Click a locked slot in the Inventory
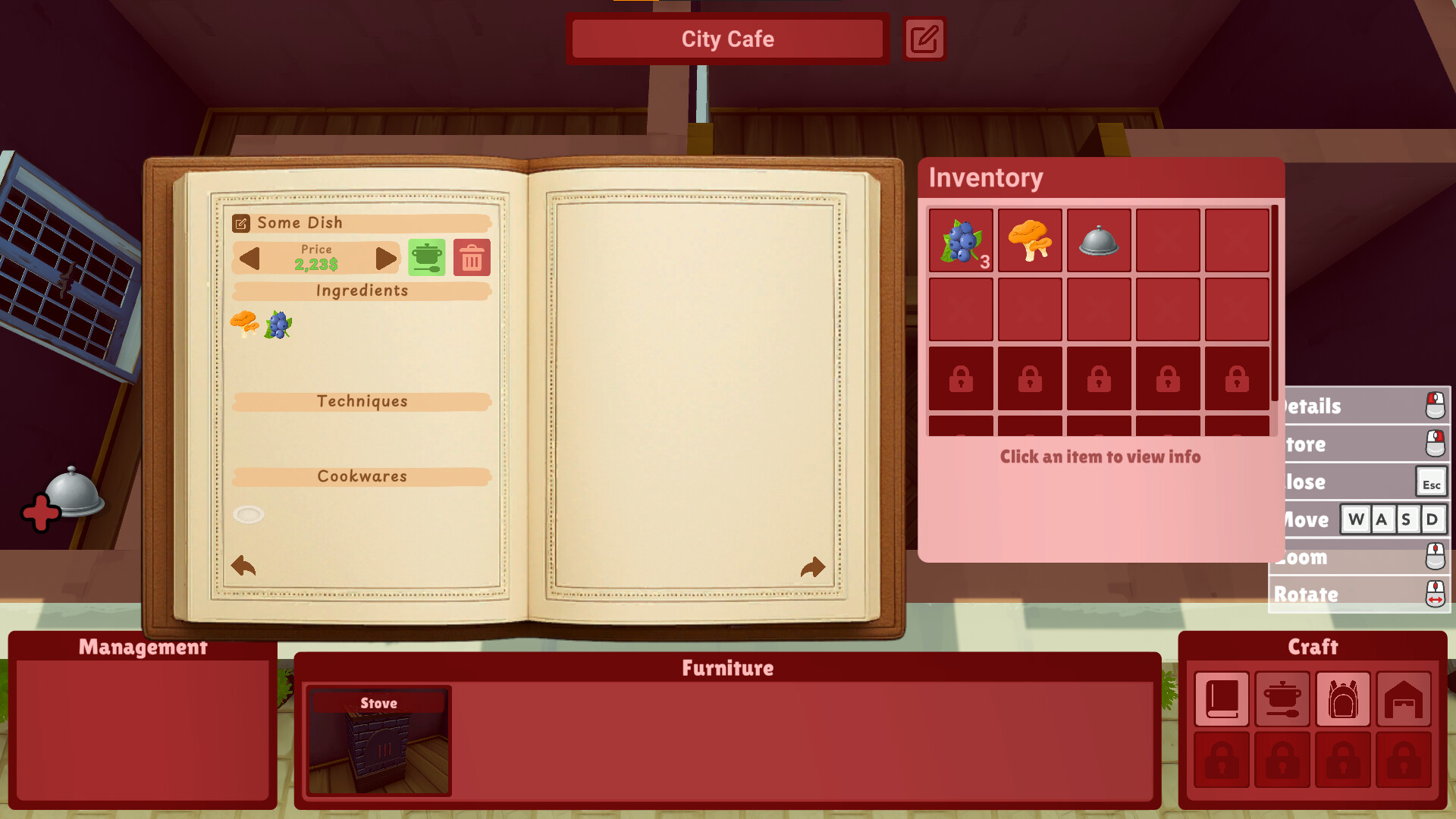Viewport: 1456px width, 819px height. [960, 379]
